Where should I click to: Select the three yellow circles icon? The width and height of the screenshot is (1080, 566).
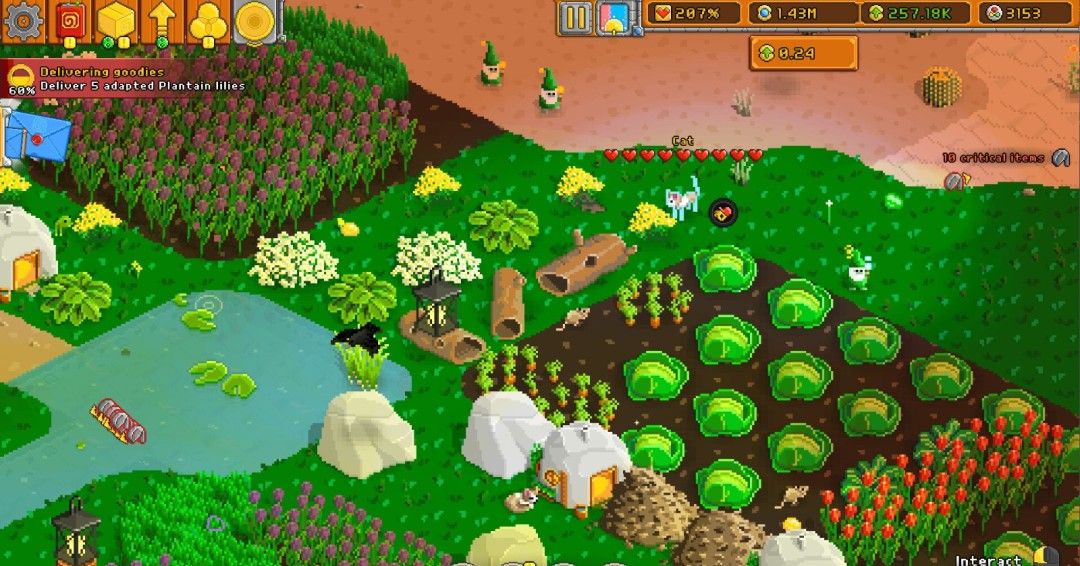209,20
